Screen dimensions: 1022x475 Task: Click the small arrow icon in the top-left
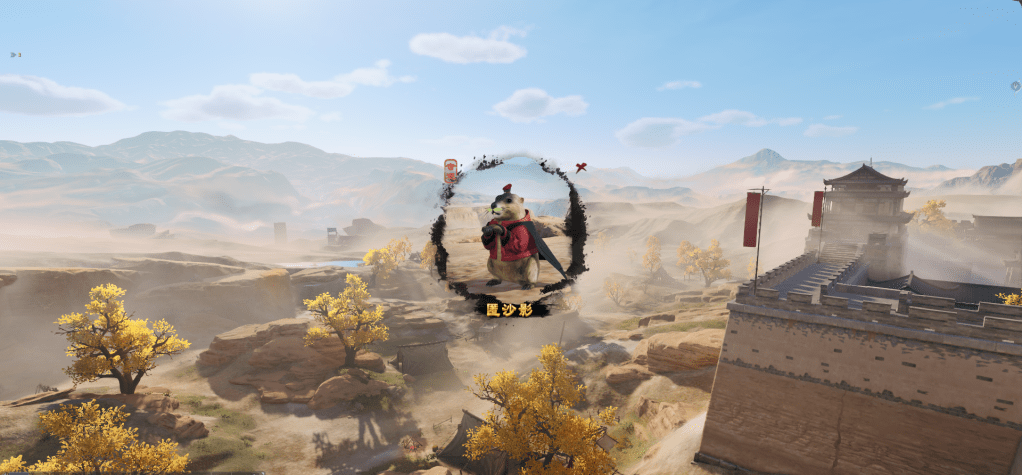pos(15,54)
